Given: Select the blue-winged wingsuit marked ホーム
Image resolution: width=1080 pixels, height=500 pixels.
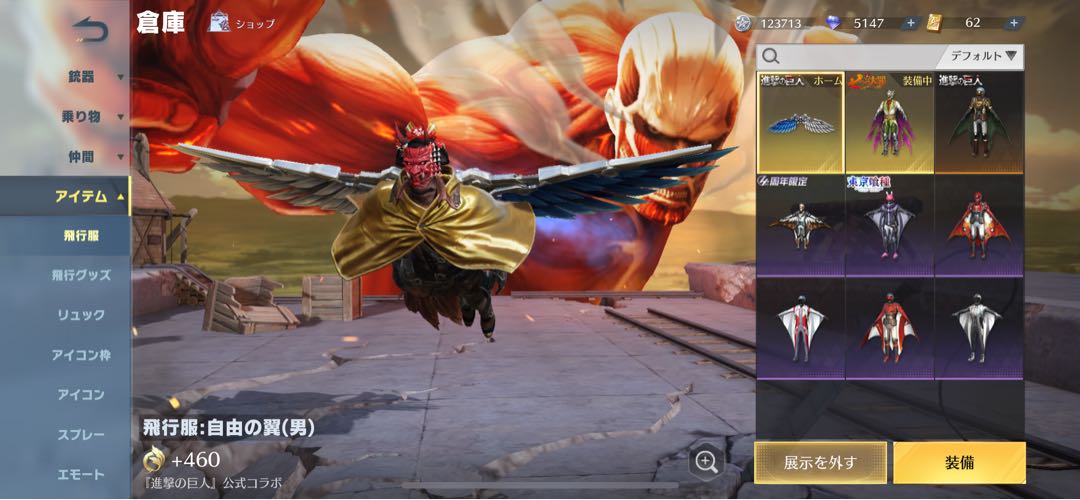Looking at the screenshot, I should (x=800, y=122).
